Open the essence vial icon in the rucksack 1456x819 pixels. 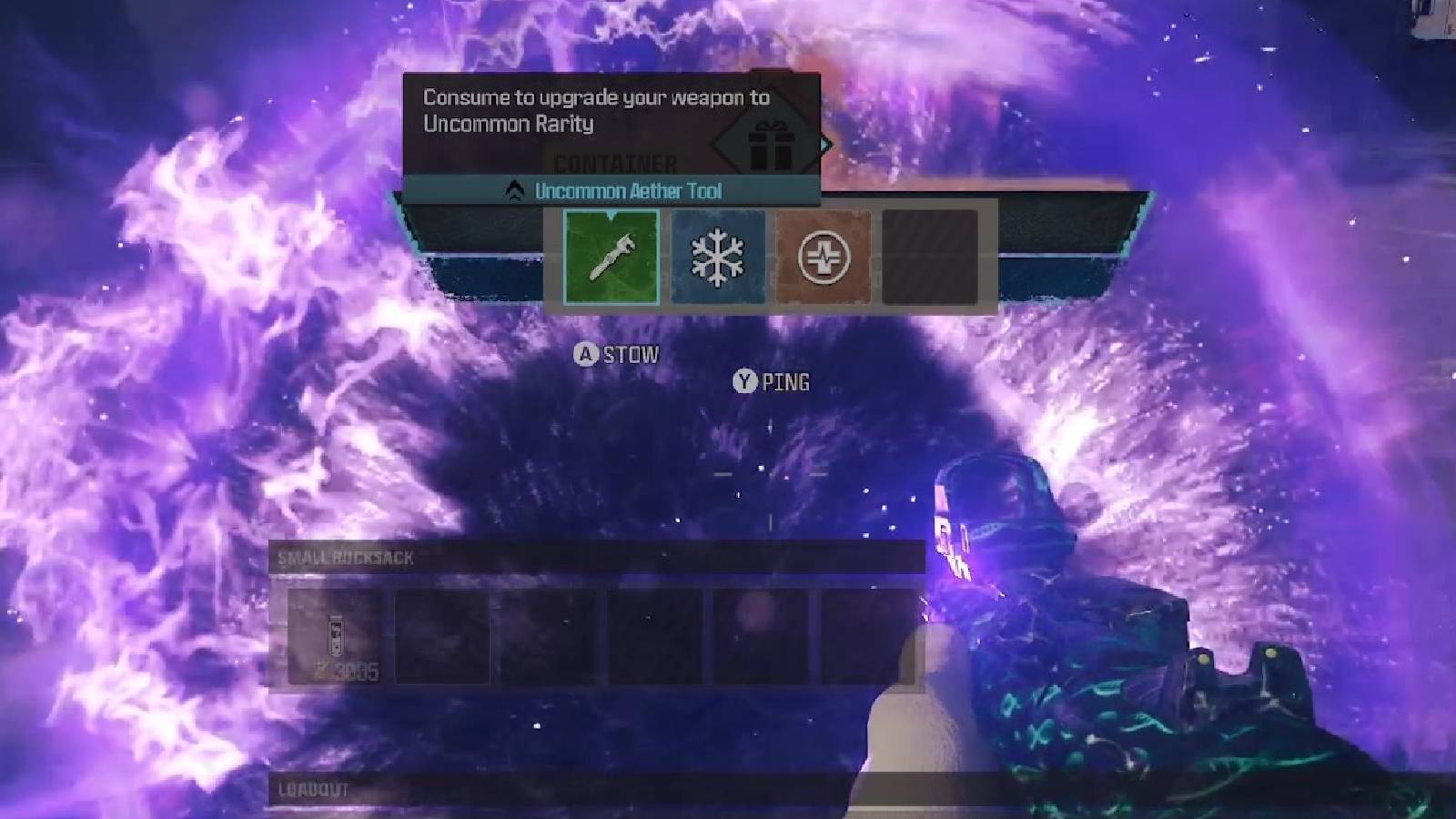coord(335,635)
